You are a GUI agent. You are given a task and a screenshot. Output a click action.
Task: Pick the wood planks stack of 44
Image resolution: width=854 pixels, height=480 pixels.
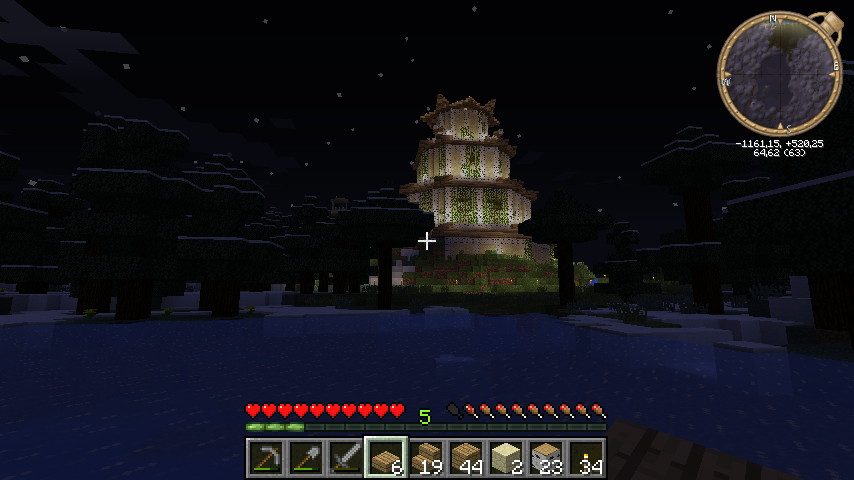[x=466, y=458]
